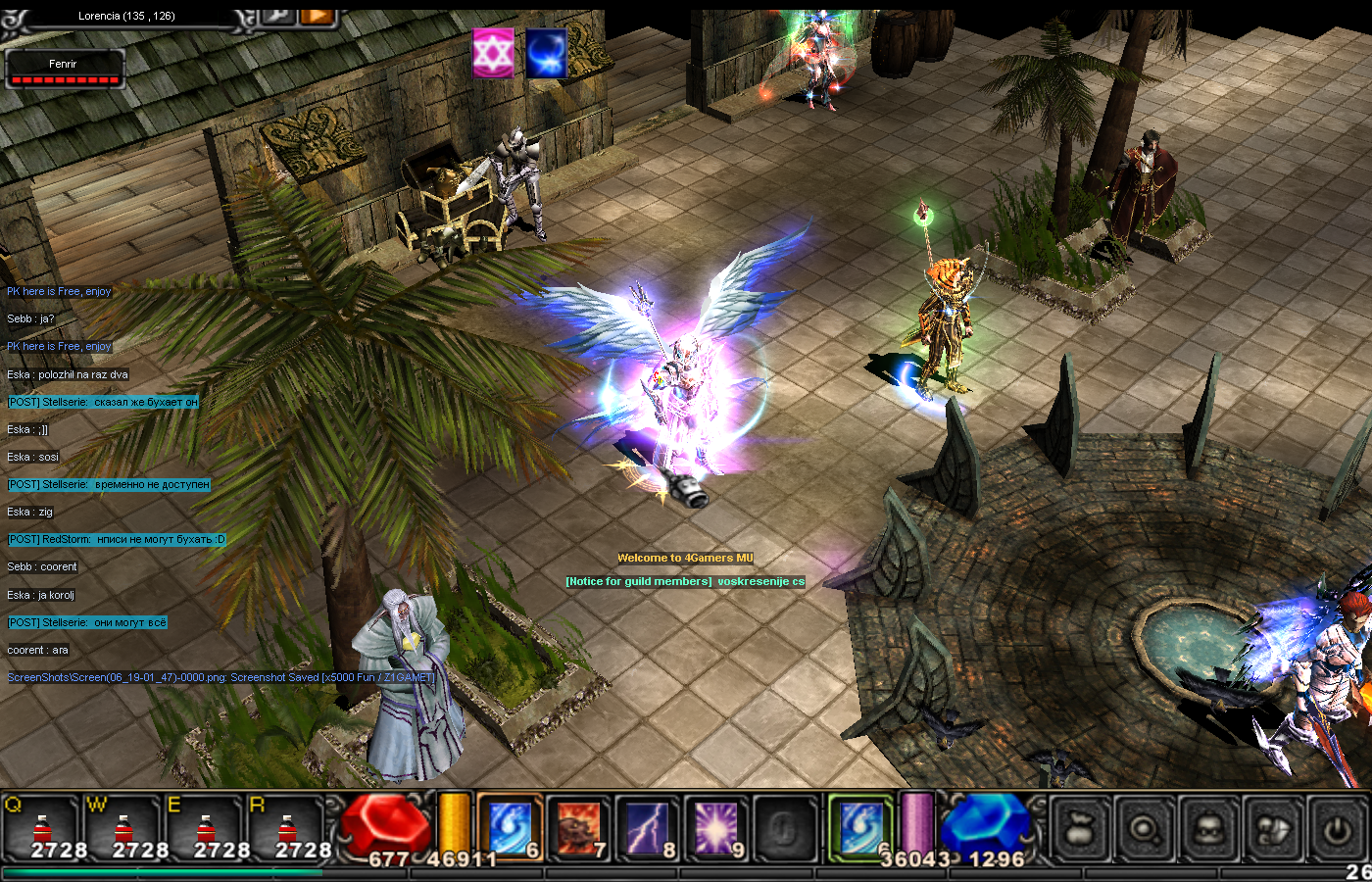
Task: Click the pink hexagram buff icon
Action: (x=493, y=52)
